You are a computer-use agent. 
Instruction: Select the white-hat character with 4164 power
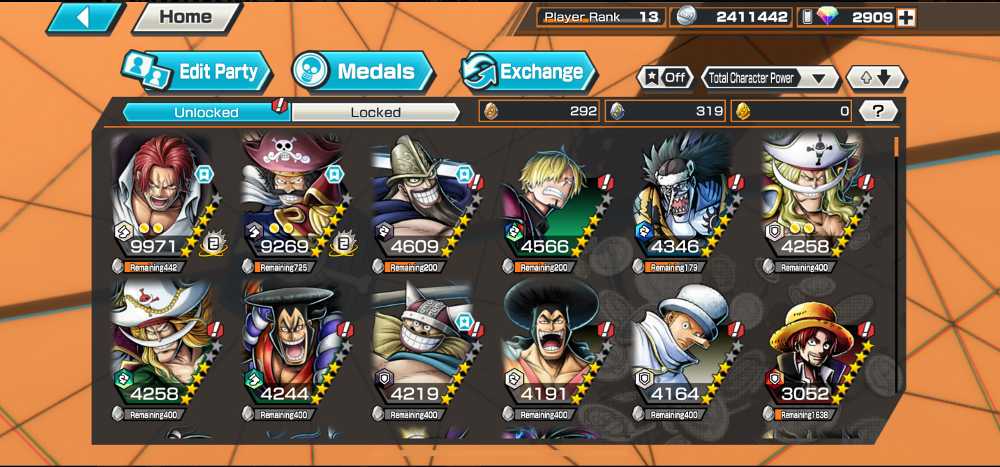tap(682, 350)
